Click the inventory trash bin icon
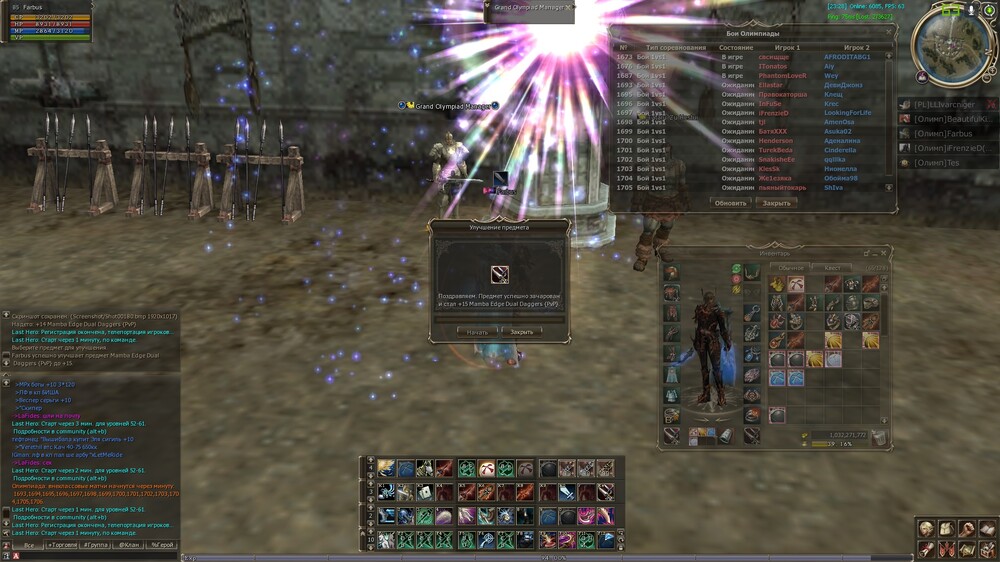The image size is (1000, 562). coord(877,437)
